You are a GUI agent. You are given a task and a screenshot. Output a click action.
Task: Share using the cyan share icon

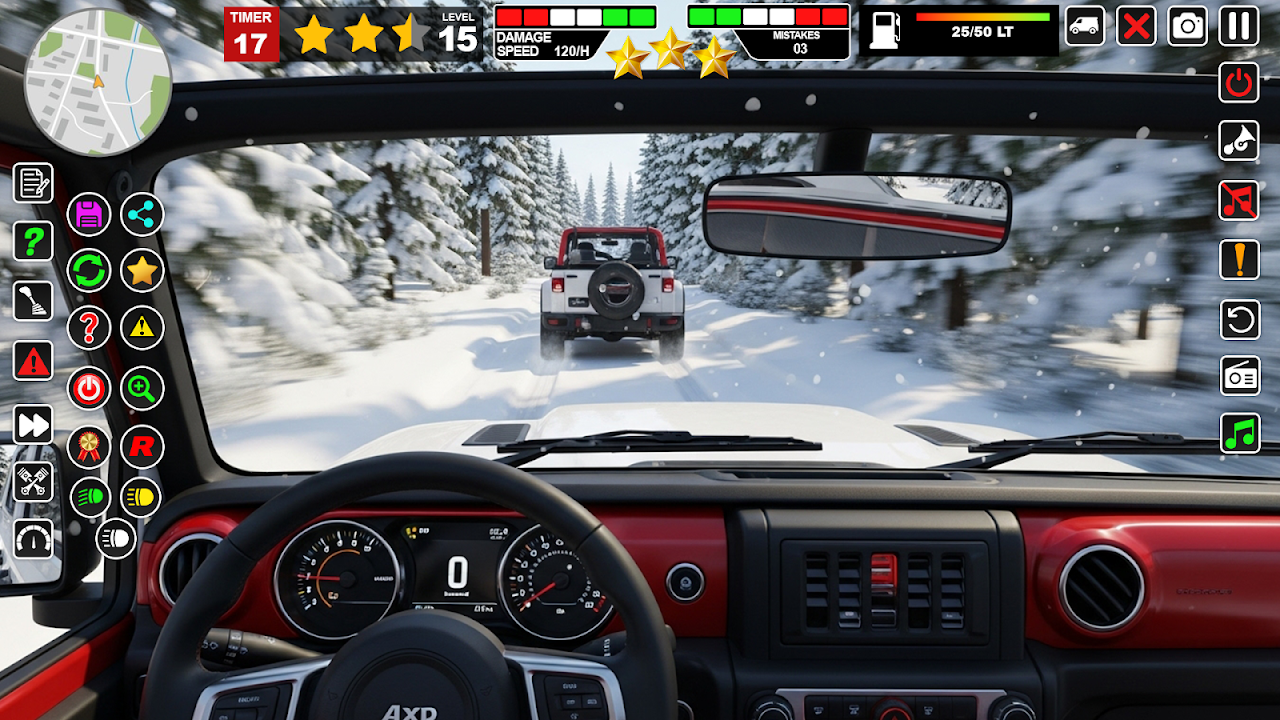(x=142, y=214)
